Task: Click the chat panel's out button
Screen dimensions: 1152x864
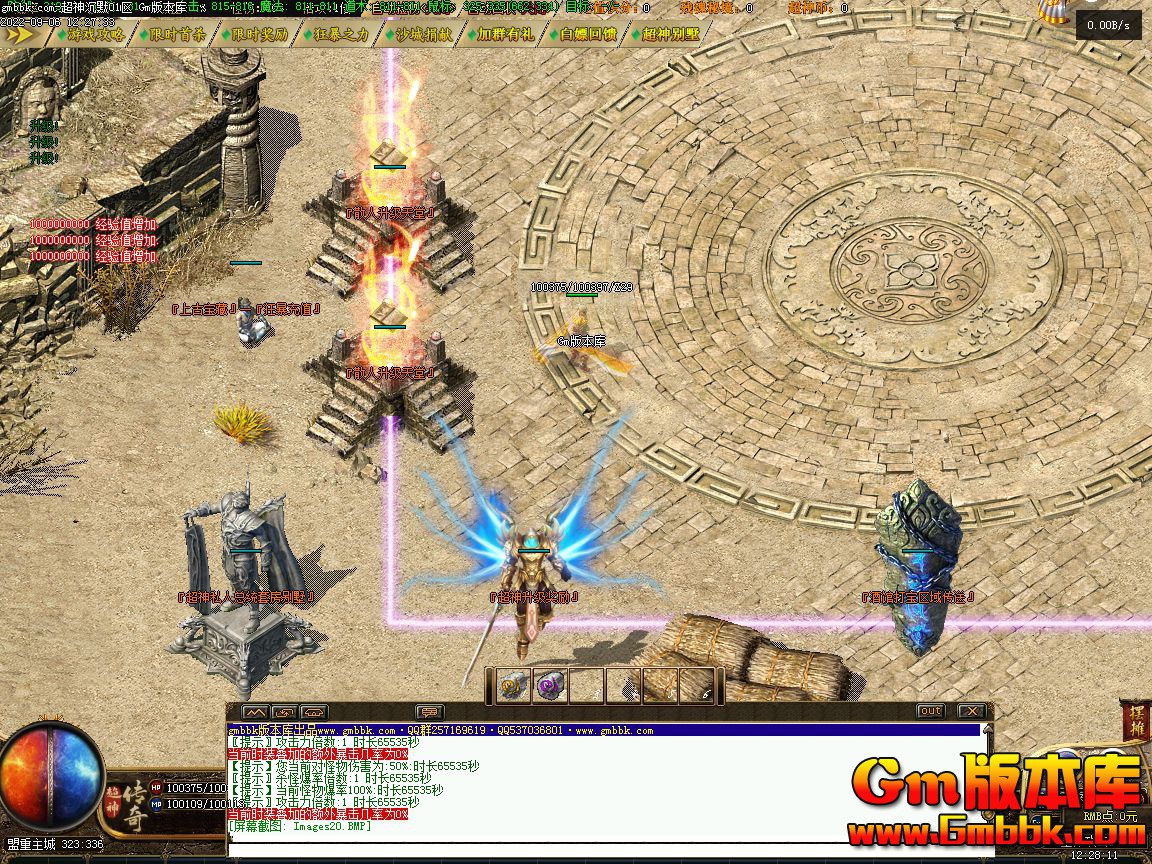Action: tap(930, 711)
